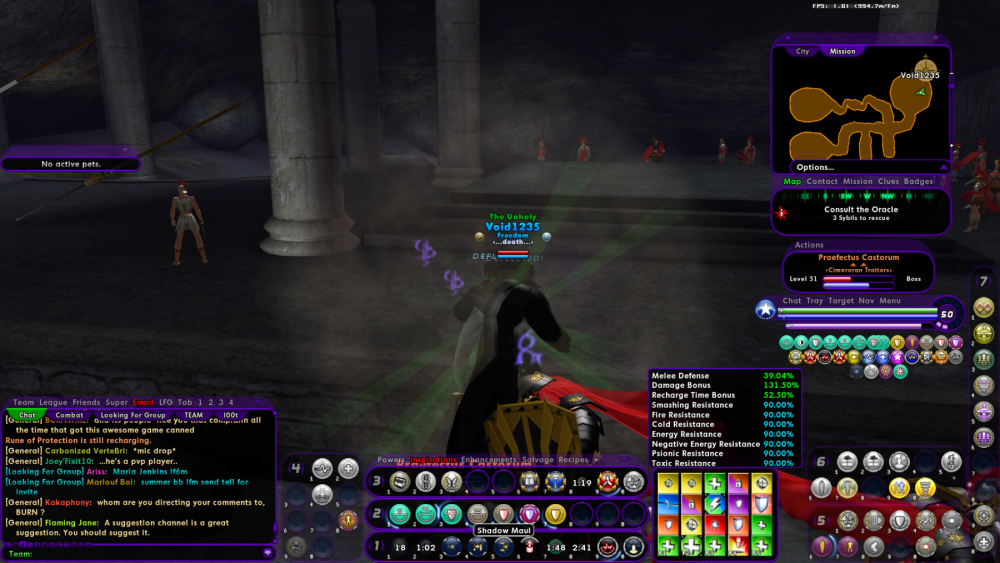
Task: Open the Friends list
Action: pos(86,403)
